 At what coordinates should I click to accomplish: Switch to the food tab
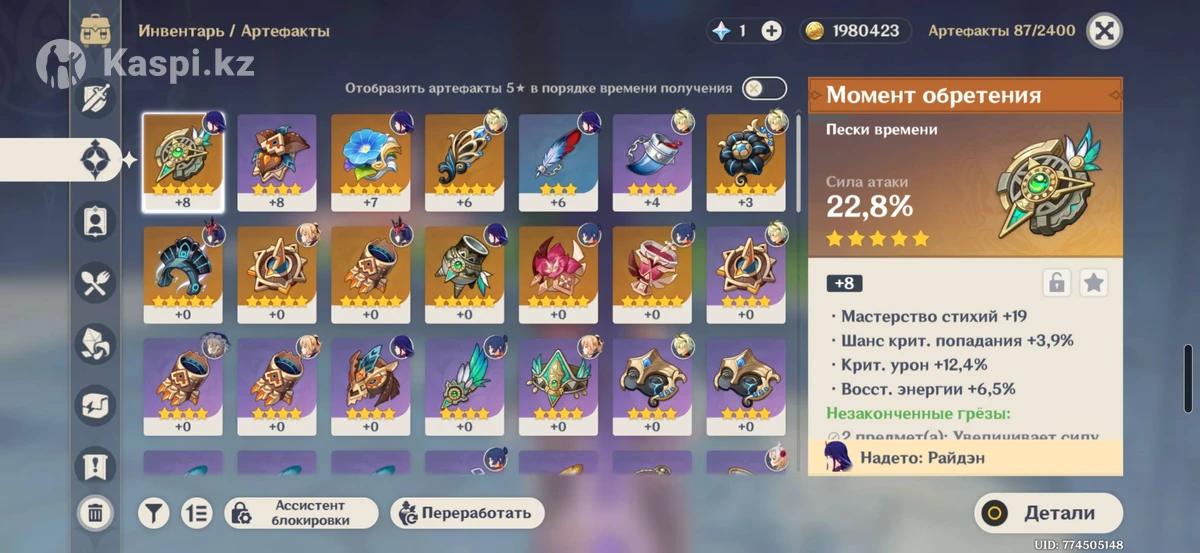[x=96, y=283]
